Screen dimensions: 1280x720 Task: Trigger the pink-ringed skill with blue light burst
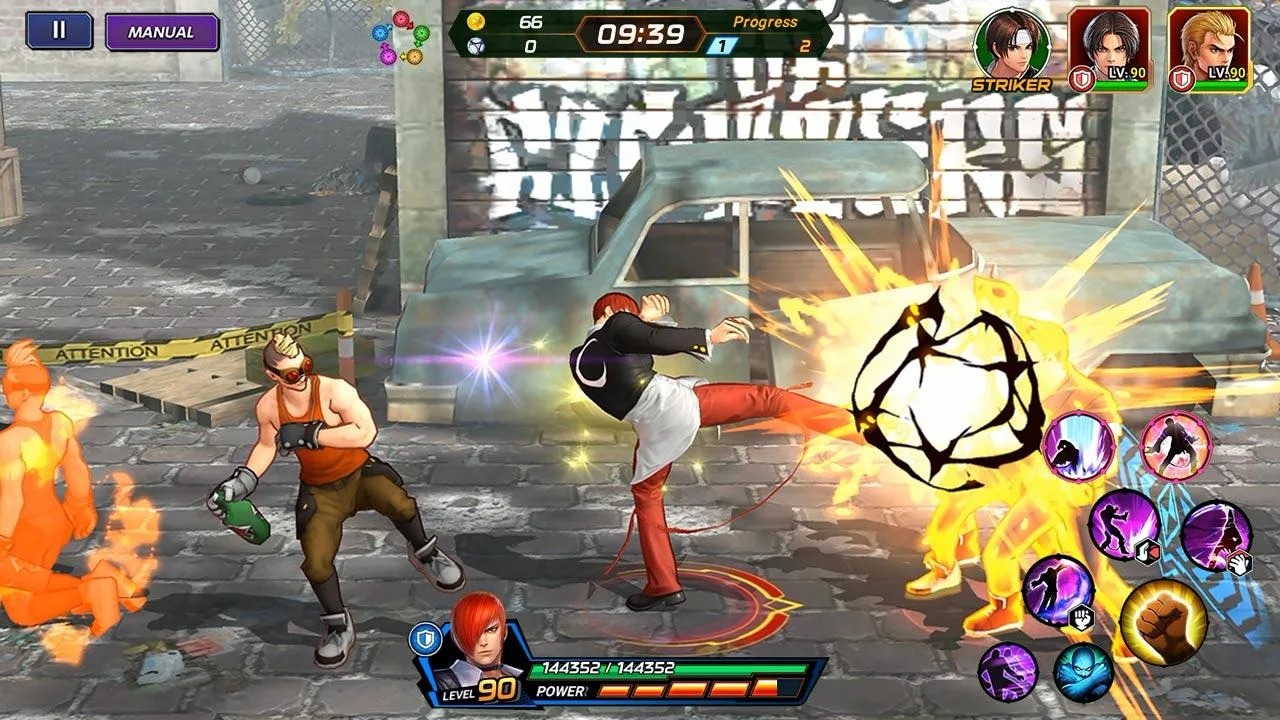point(1078,446)
